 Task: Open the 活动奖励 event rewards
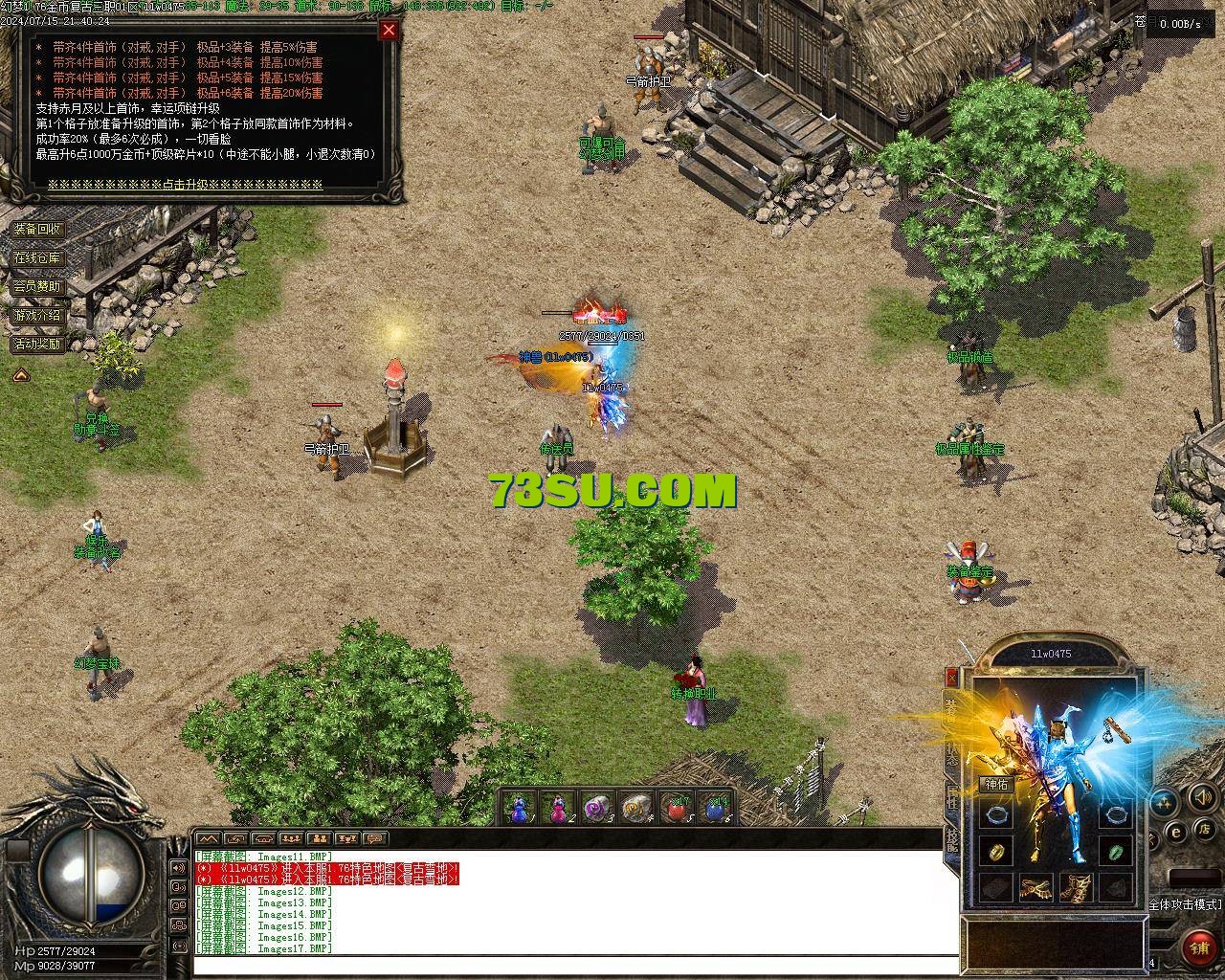(x=37, y=344)
